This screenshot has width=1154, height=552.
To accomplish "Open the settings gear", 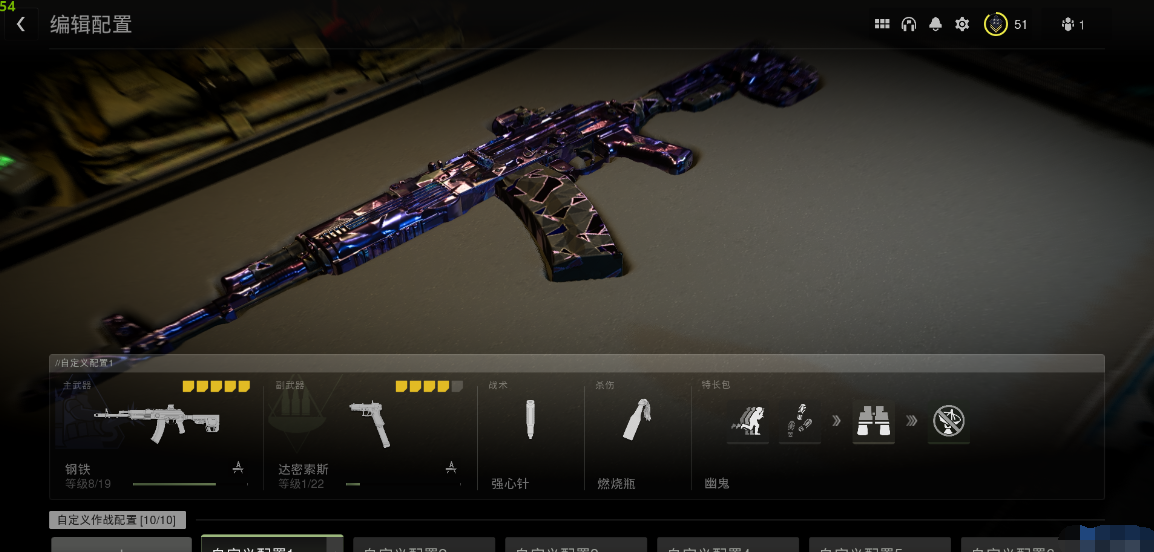I will (x=962, y=24).
